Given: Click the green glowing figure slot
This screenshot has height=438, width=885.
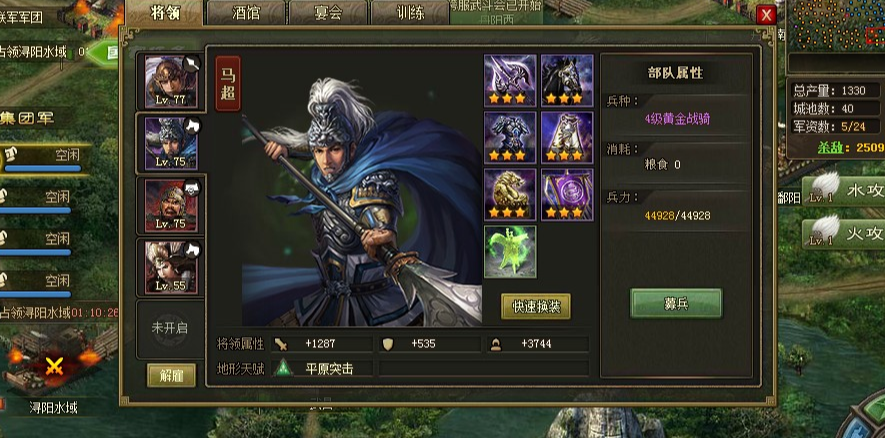Looking at the screenshot, I should (x=510, y=251).
